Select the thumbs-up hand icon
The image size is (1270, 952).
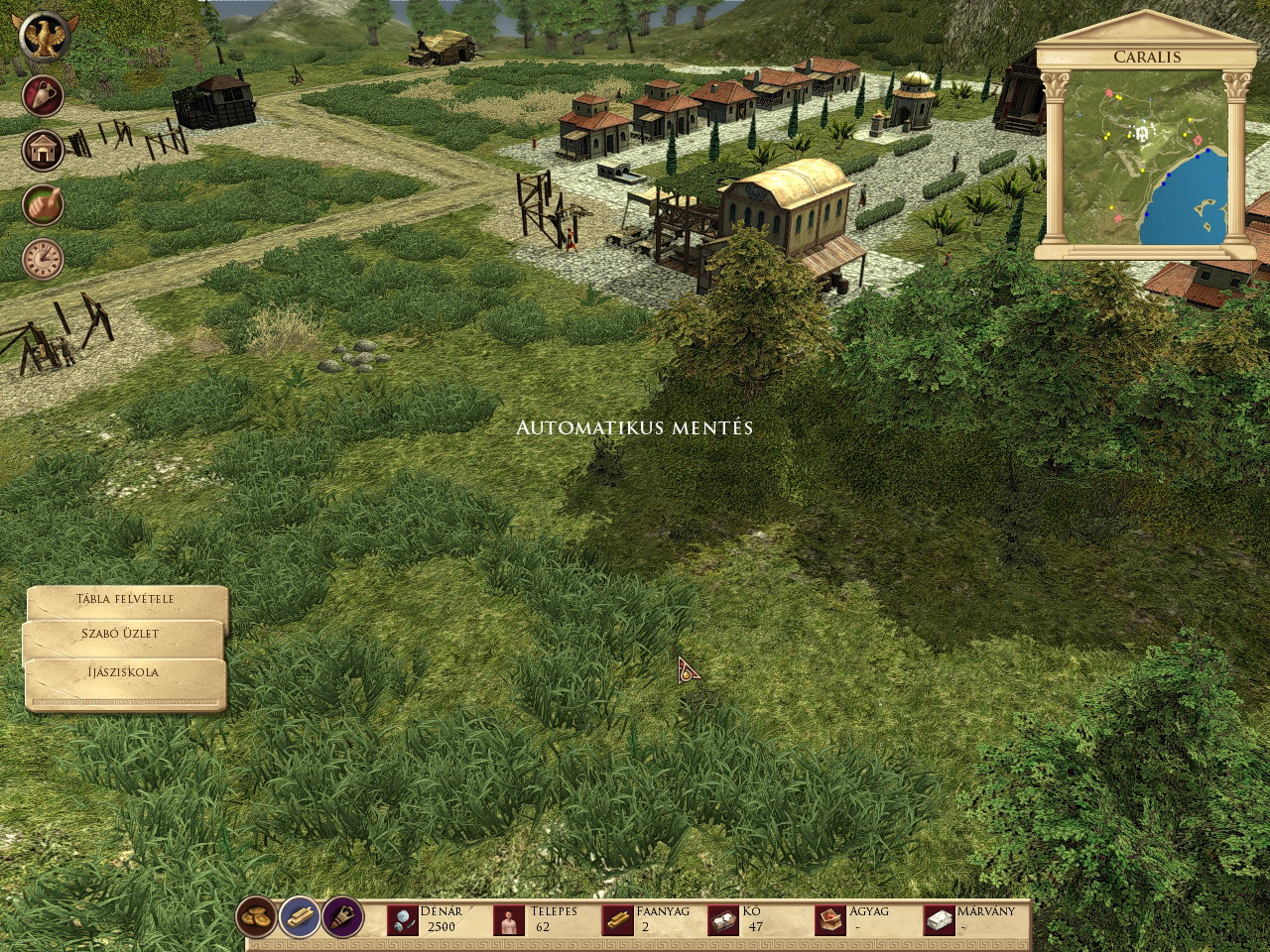[43, 205]
